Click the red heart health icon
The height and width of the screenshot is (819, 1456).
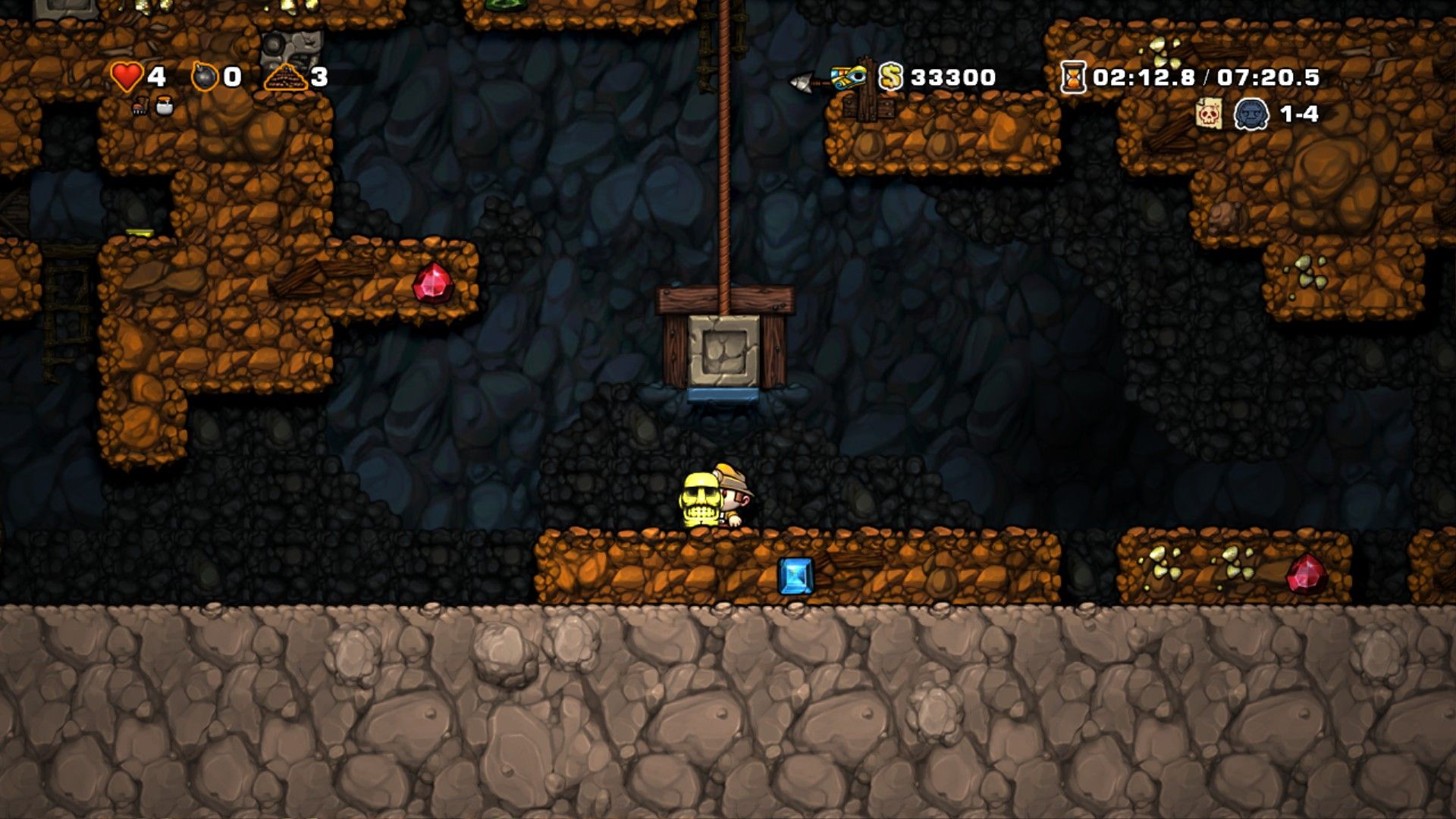126,76
